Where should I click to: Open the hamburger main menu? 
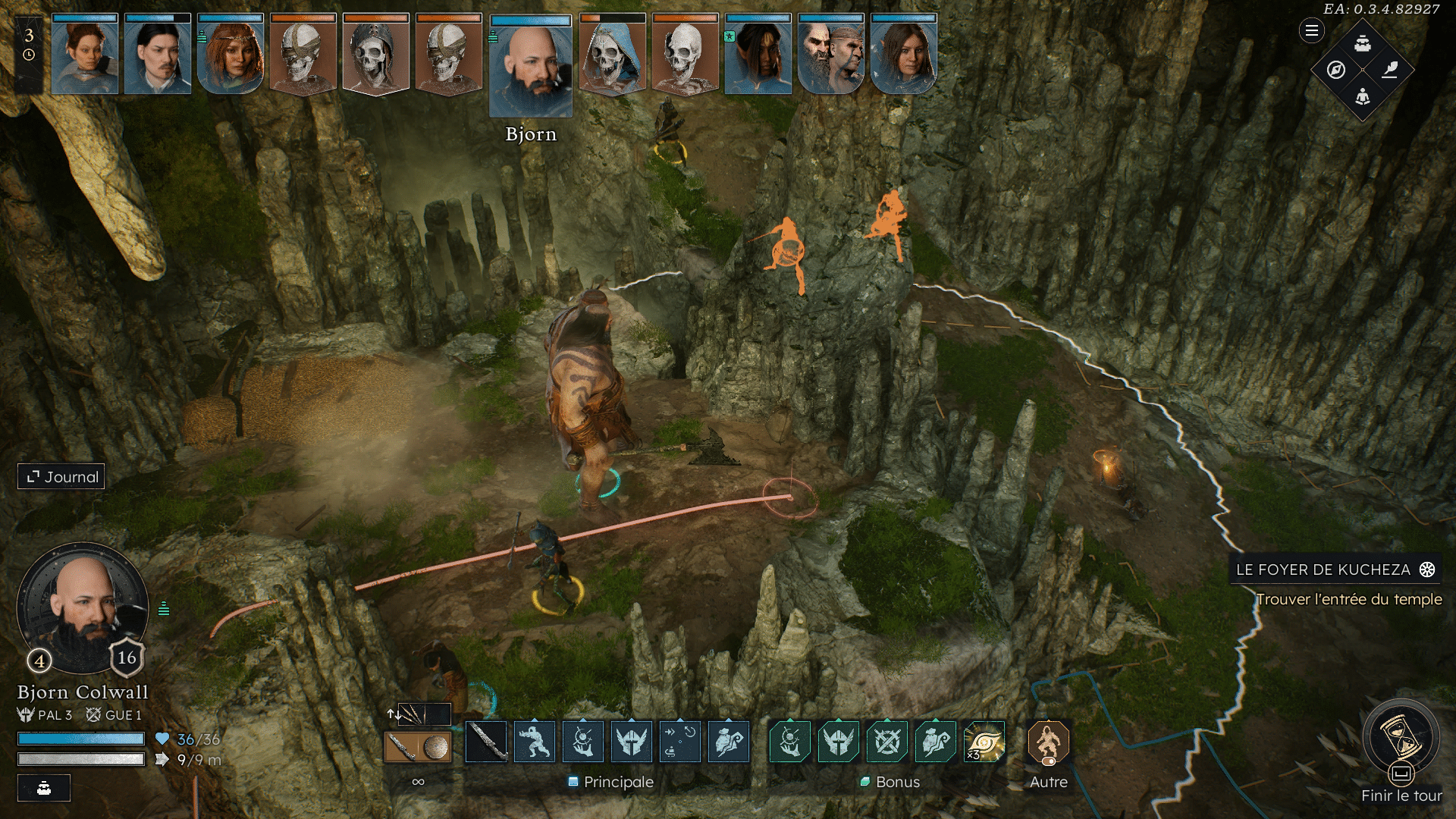pyautogui.click(x=1311, y=31)
